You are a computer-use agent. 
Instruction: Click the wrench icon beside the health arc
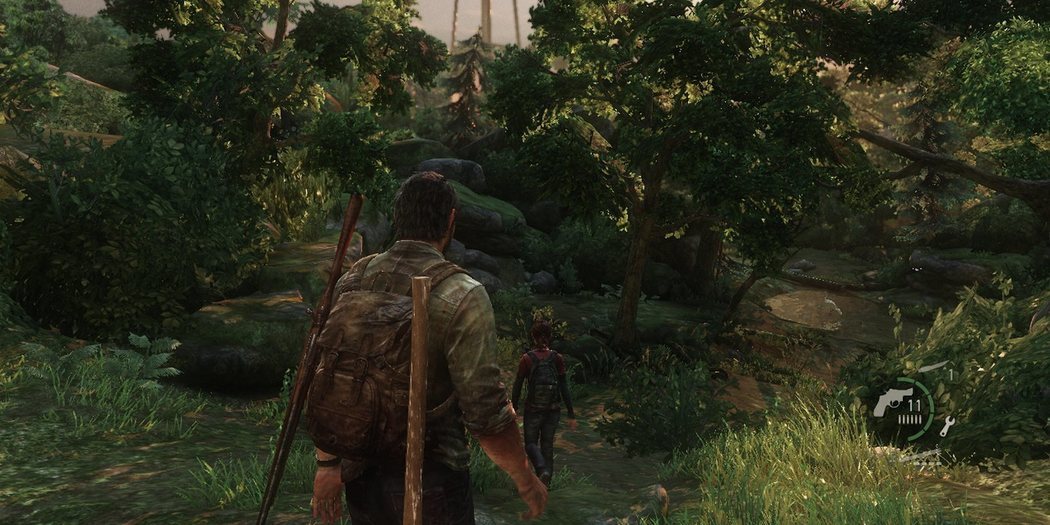tap(947, 426)
